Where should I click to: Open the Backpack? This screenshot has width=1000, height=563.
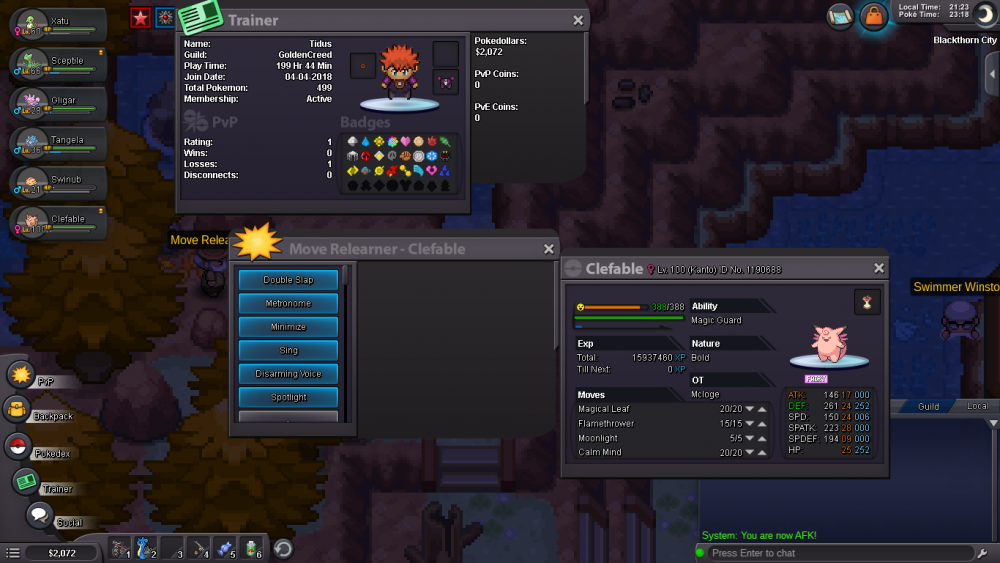[17, 409]
